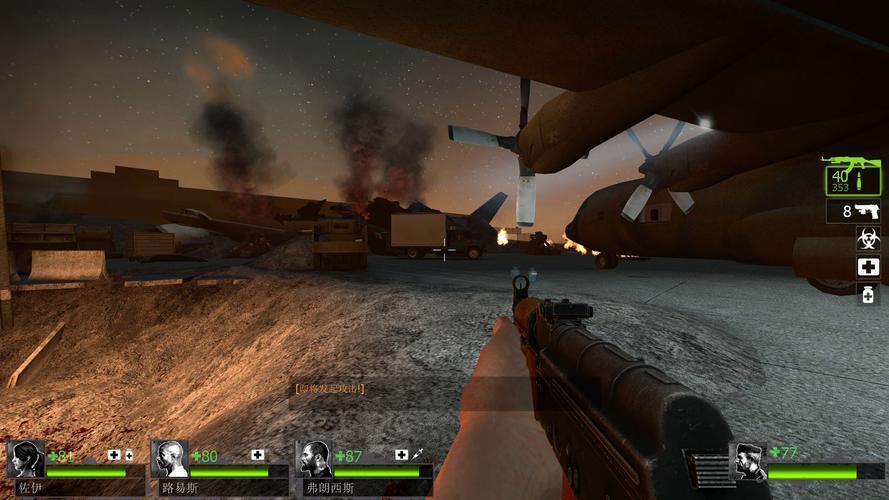Viewport: 889px width, 500px height.
Task: Click teammate 佐伊's portrait
Action: [x=26, y=459]
